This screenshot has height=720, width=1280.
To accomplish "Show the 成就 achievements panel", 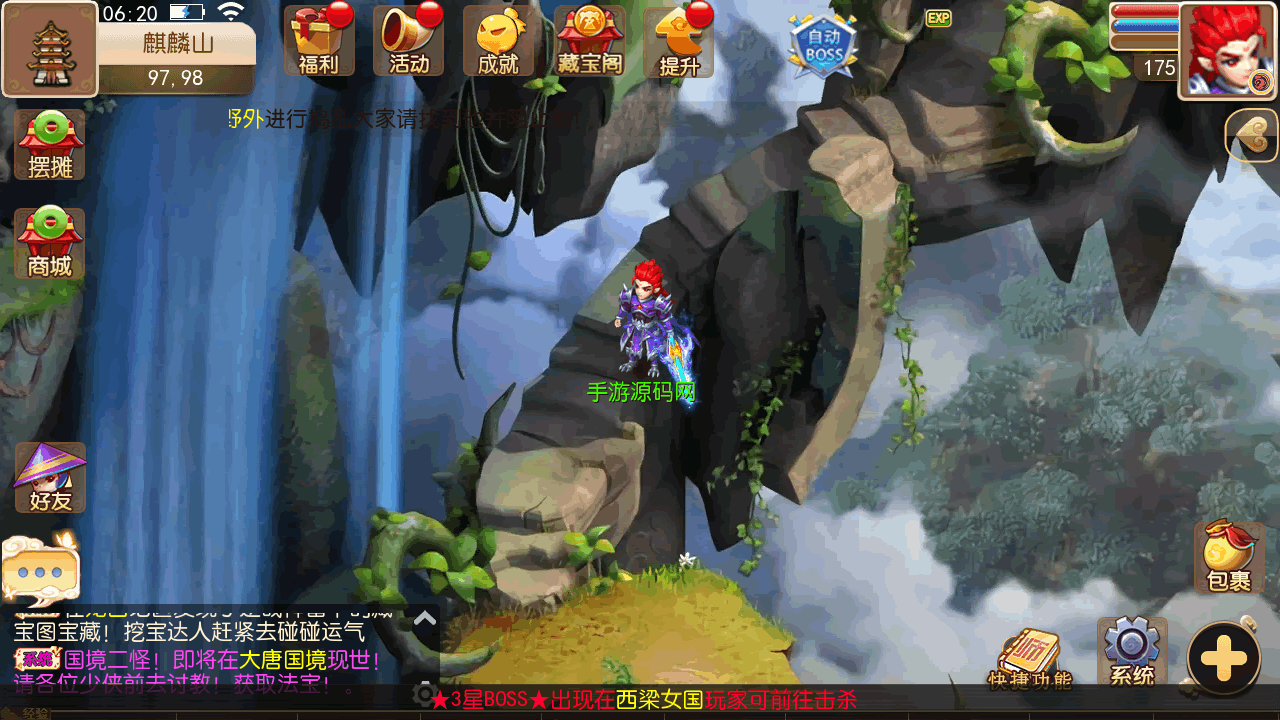I will point(498,41).
